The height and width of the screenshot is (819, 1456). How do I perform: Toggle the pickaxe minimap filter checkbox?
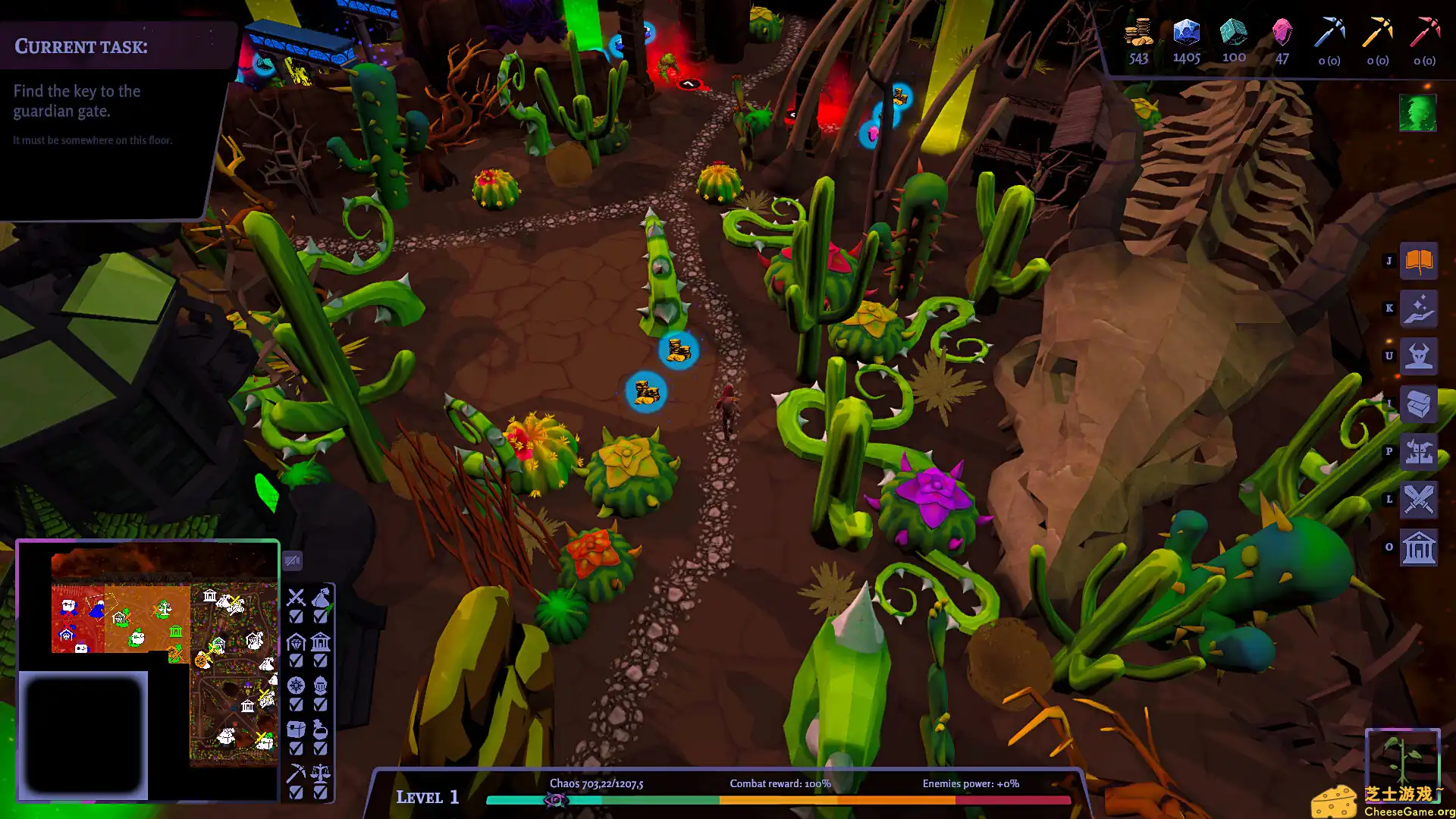[x=296, y=792]
